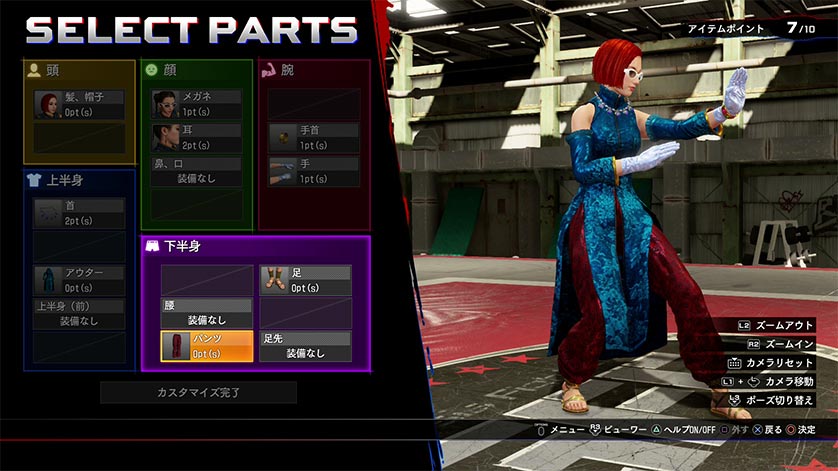Choose the アウター outerwear slot
This screenshot has width=838, height=471.
(80, 280)
